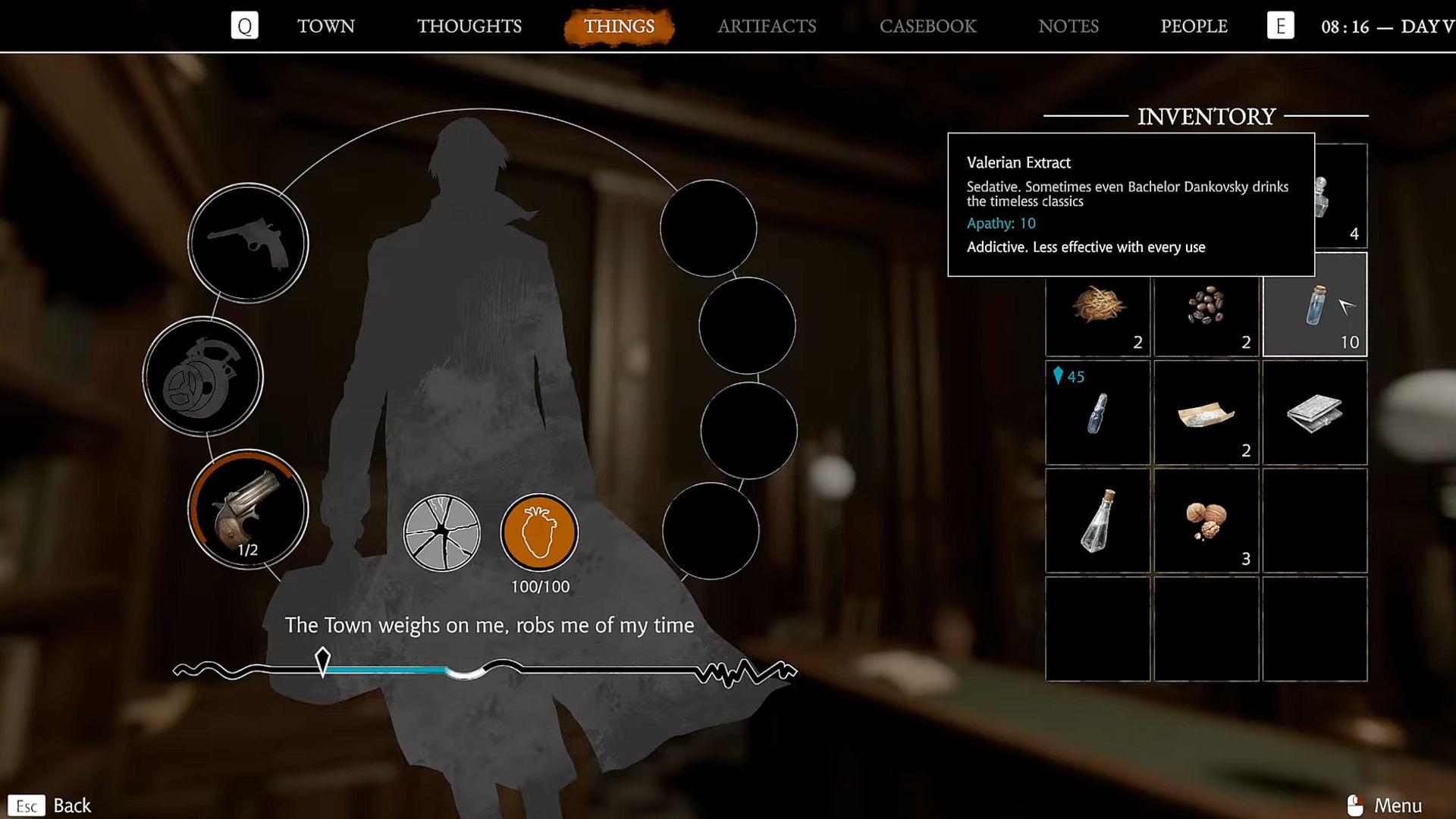Viewport: 1456px width, 819px height.
Task: Select the silver metal case slot
Action: [x=1314, y=413]
